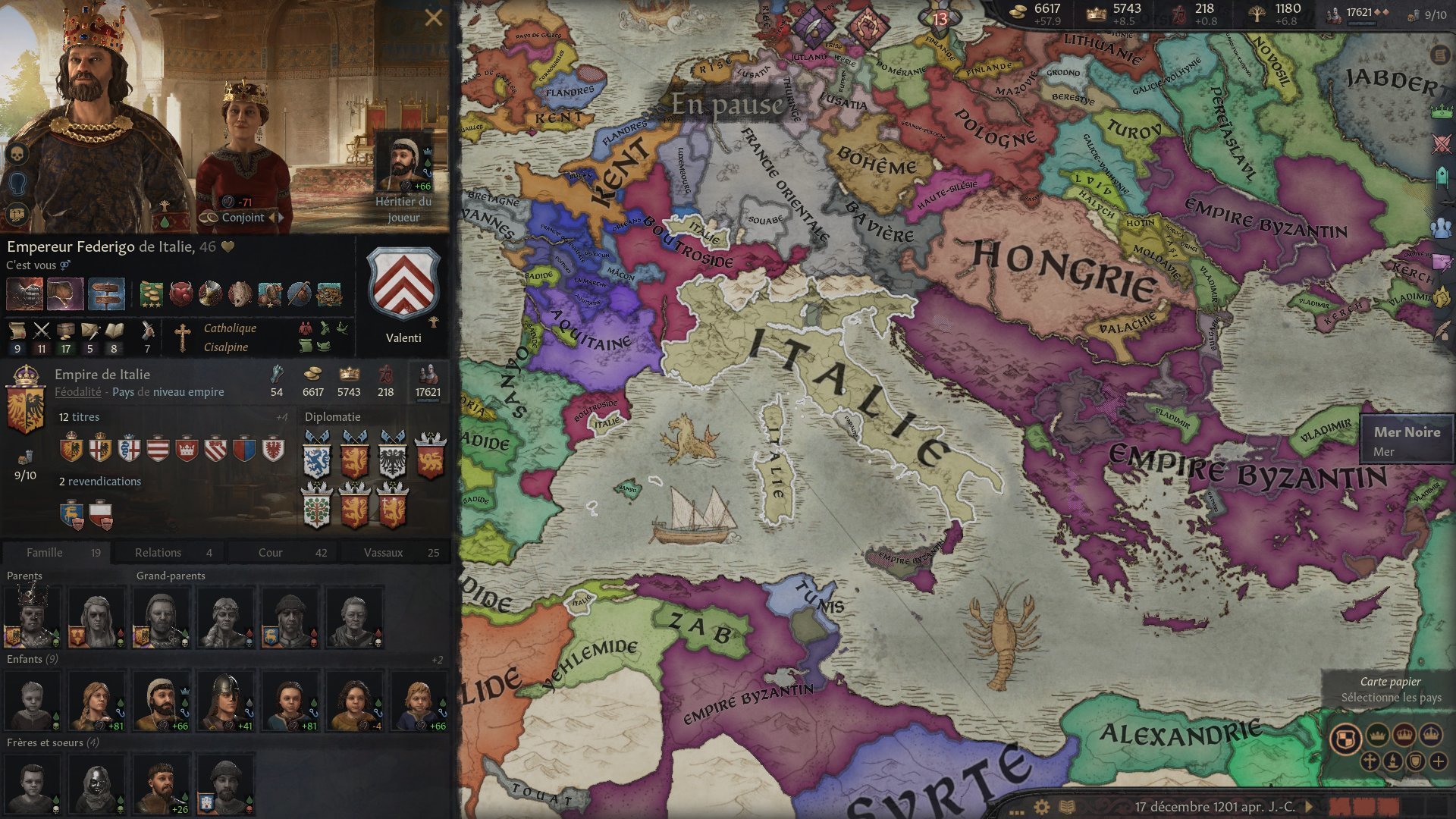Open the Féodalité government link
The height and width of the screenshot is (819, 1456).
[x=77, y=392]
